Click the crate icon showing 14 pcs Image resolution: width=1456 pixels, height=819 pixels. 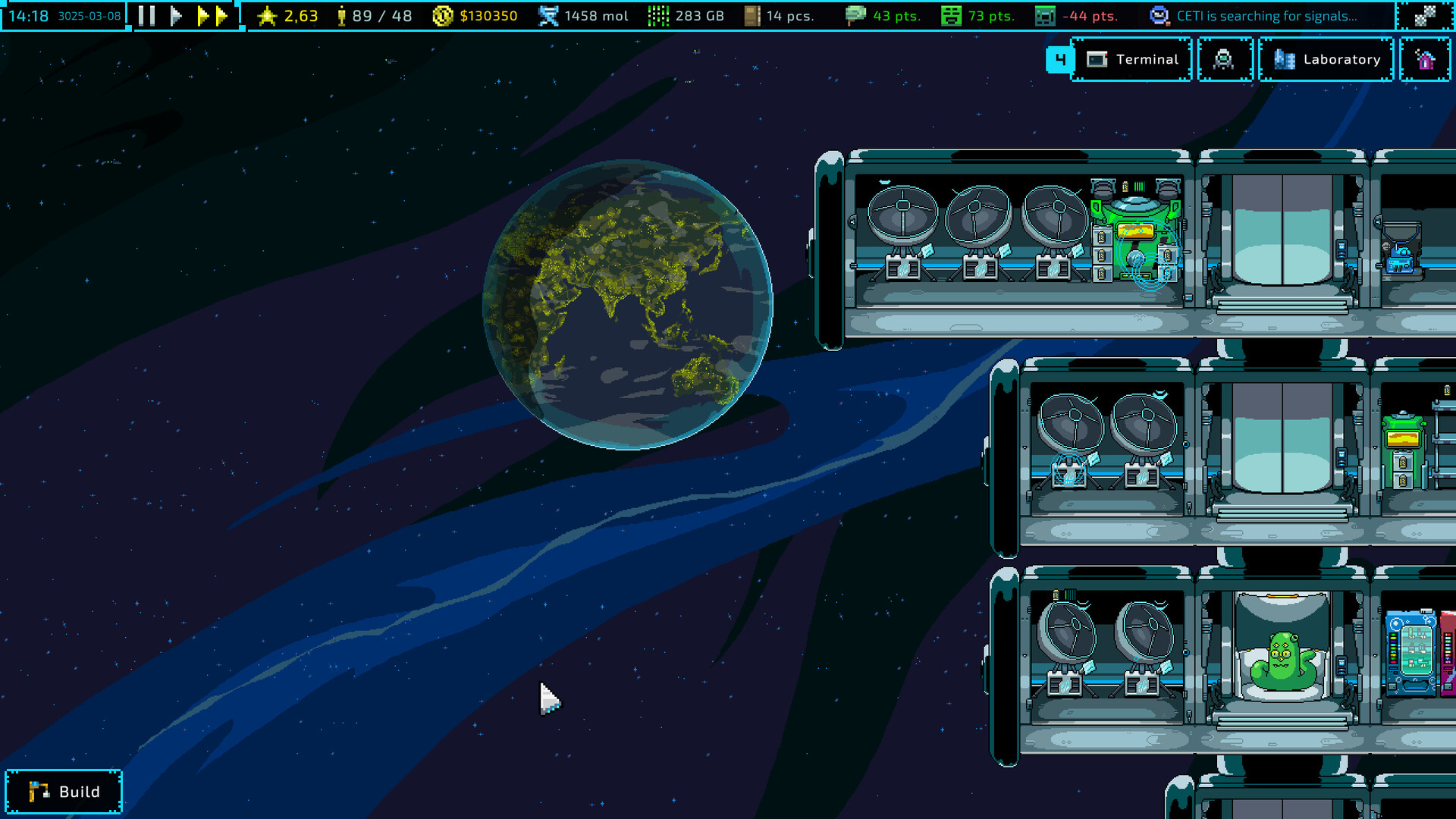coord(752,14)
